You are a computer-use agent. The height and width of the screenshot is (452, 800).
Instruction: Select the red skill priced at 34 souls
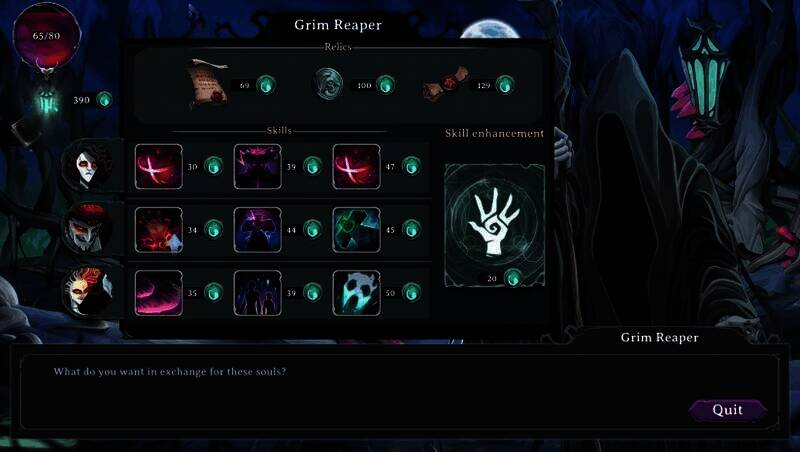[x=159, y=229]
